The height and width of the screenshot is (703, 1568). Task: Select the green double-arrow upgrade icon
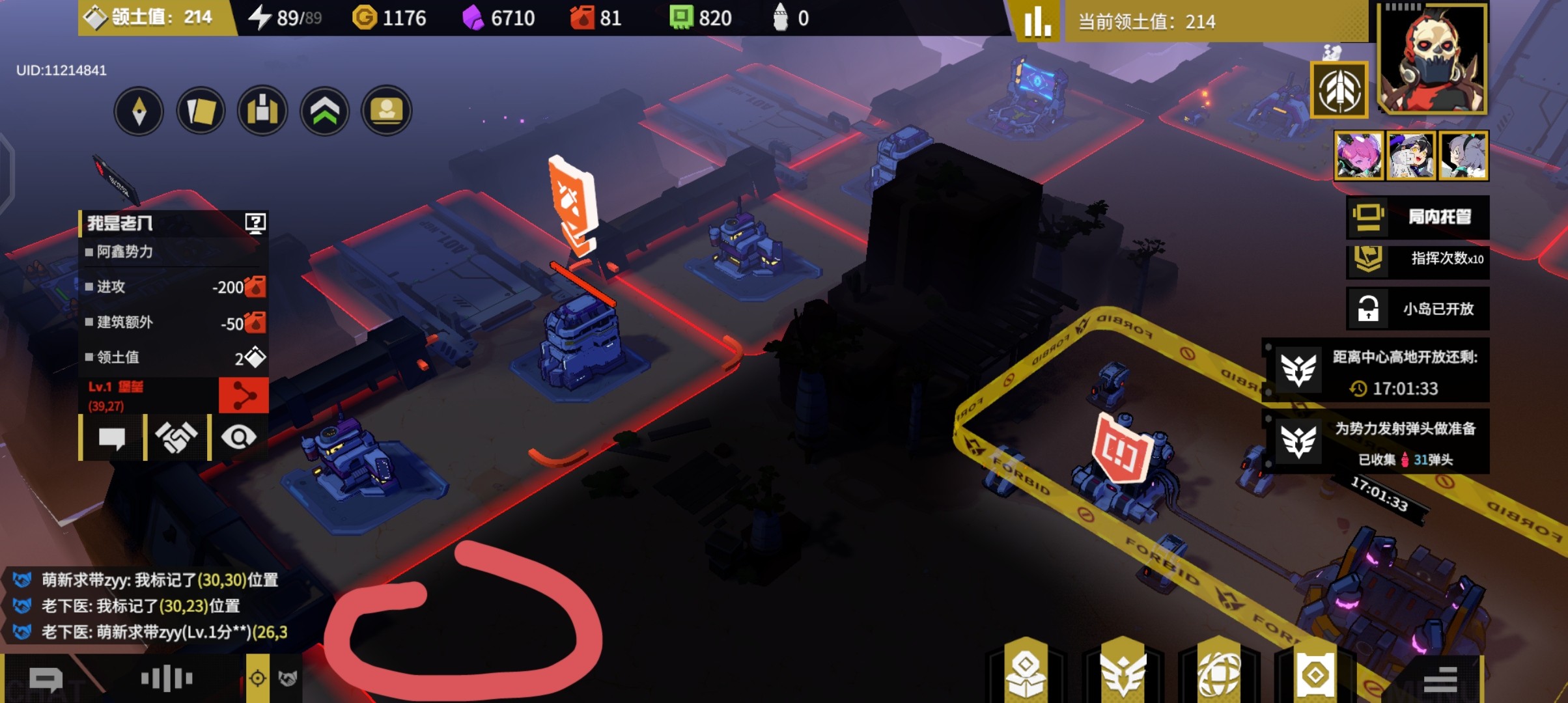[324, 111]
